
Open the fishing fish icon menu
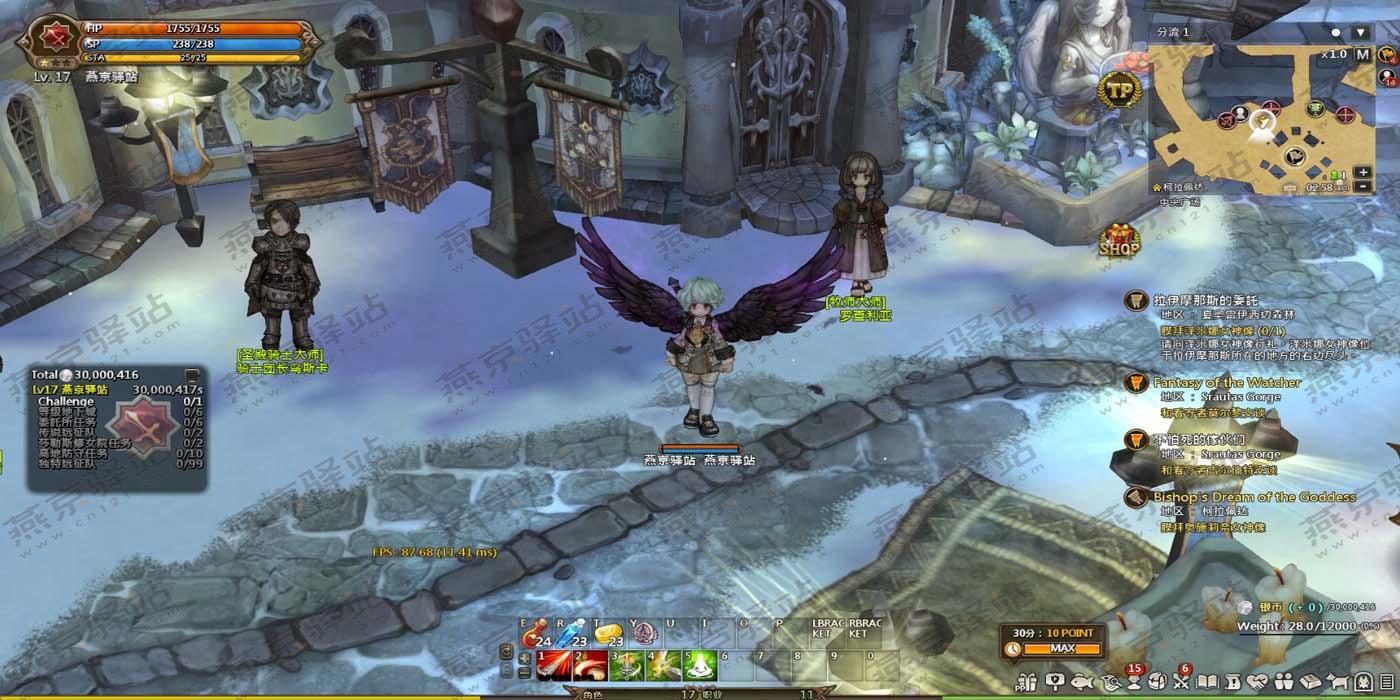tap(1081, 682)
